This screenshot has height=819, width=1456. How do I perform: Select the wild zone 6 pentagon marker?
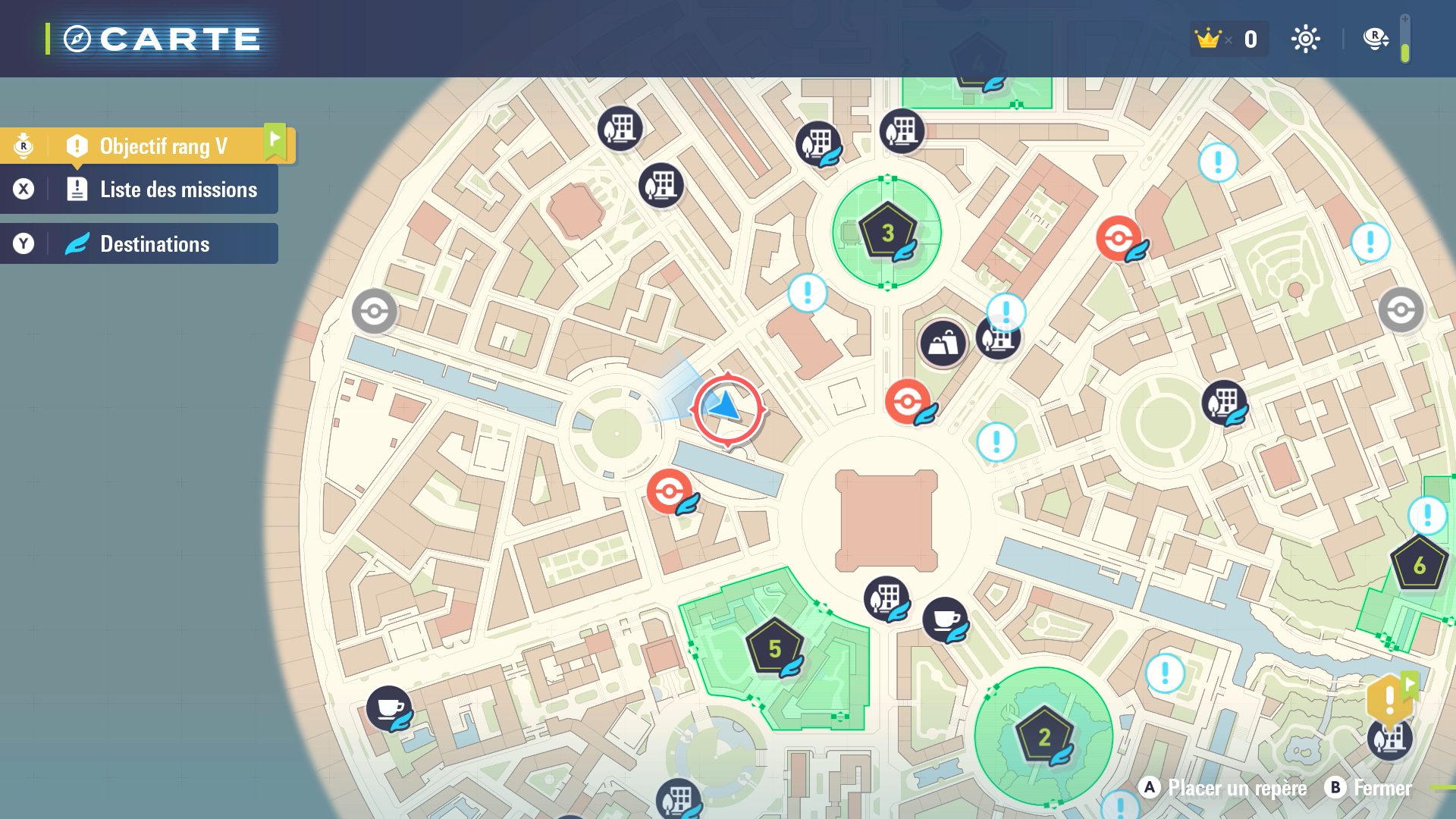coord(1417,563)
